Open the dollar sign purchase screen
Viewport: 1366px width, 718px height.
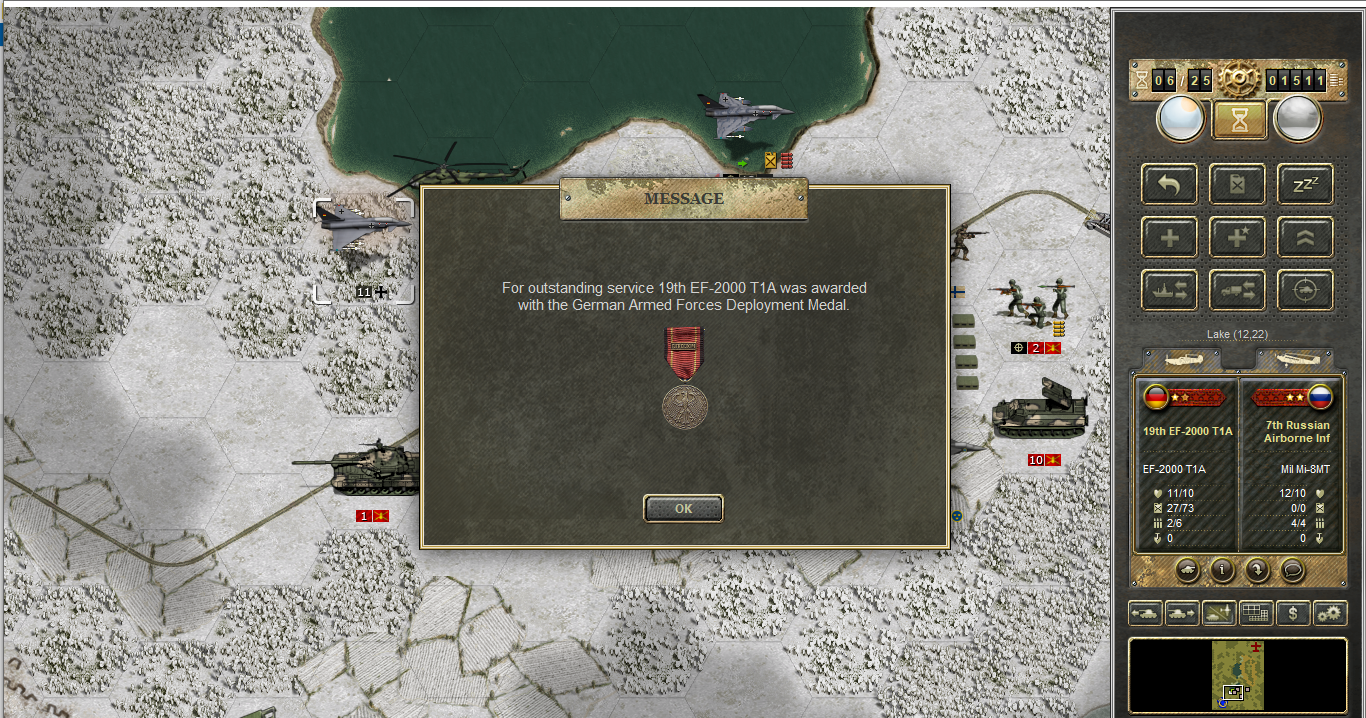point(1293,612)
